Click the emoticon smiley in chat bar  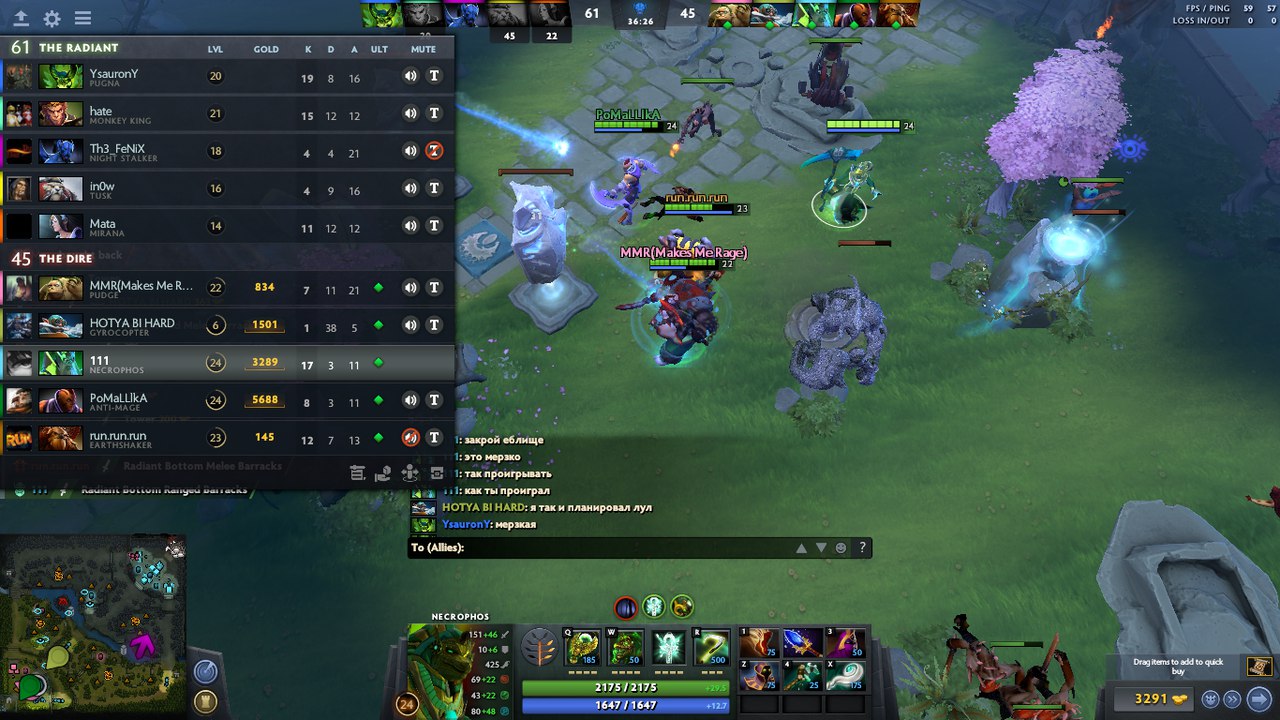click(x=841, y=547)
